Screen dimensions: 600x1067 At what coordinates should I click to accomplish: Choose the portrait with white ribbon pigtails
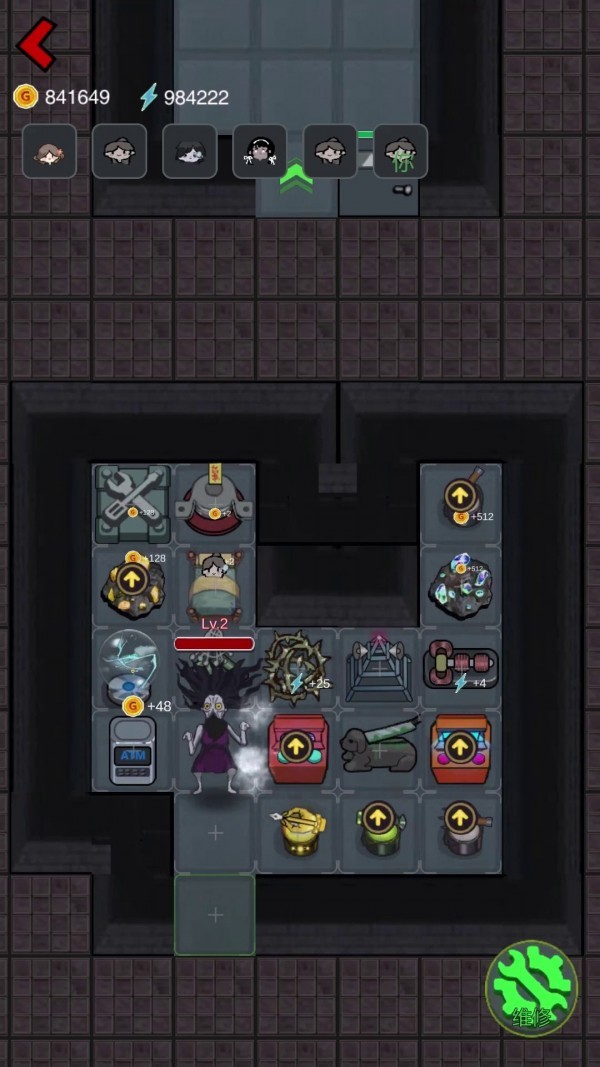pos(260,151)
